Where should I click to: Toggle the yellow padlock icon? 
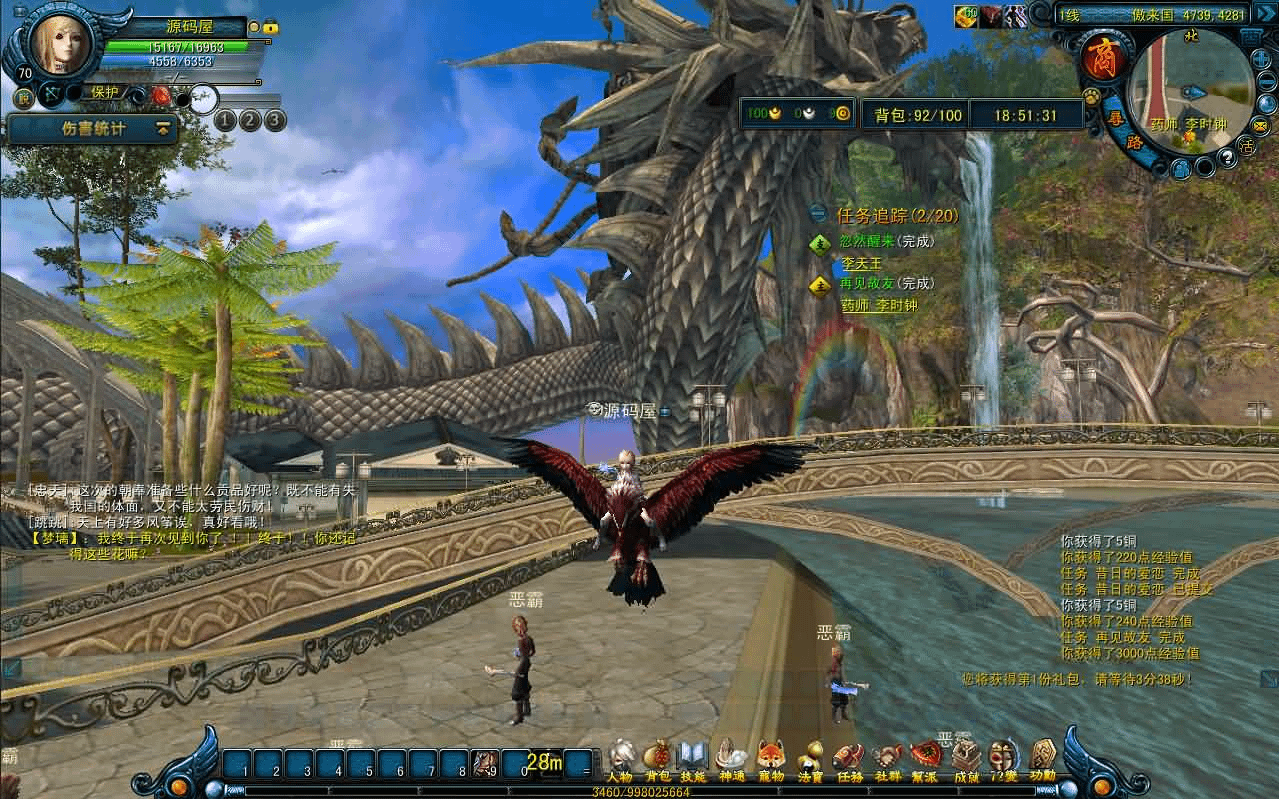click(271, 28)
